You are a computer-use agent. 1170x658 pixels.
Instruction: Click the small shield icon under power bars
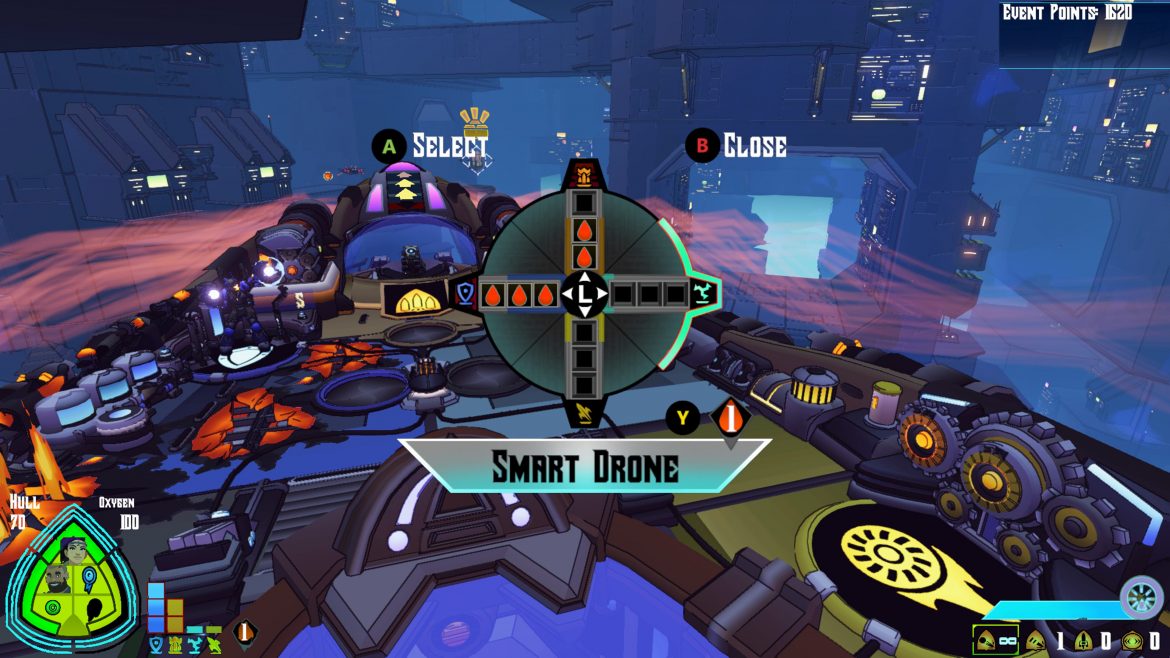point(156,646)
